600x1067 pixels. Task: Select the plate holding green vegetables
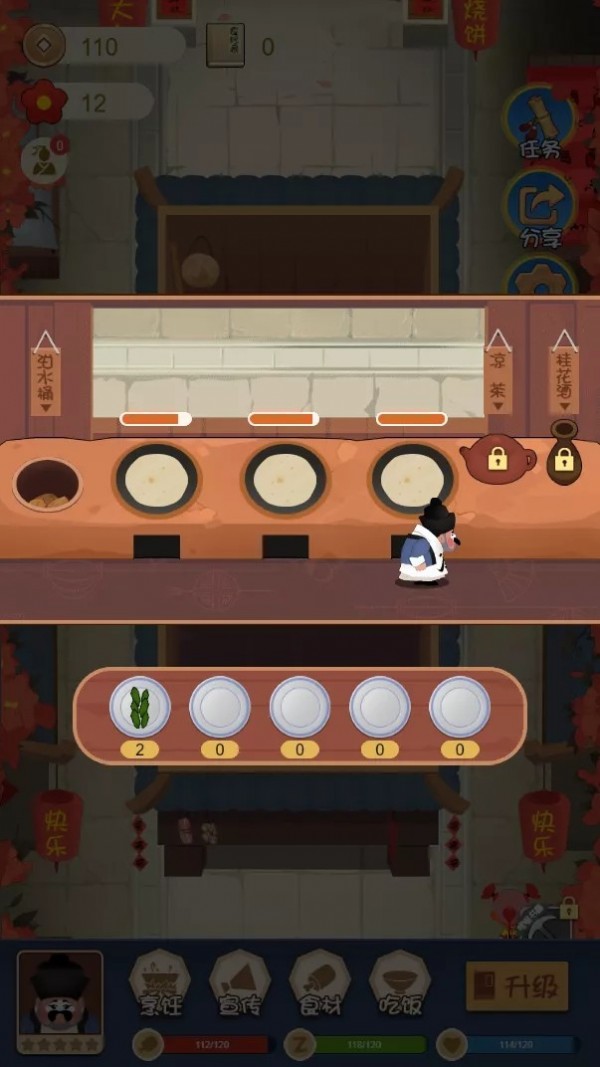pyautogui.click(x=140, y=707)
